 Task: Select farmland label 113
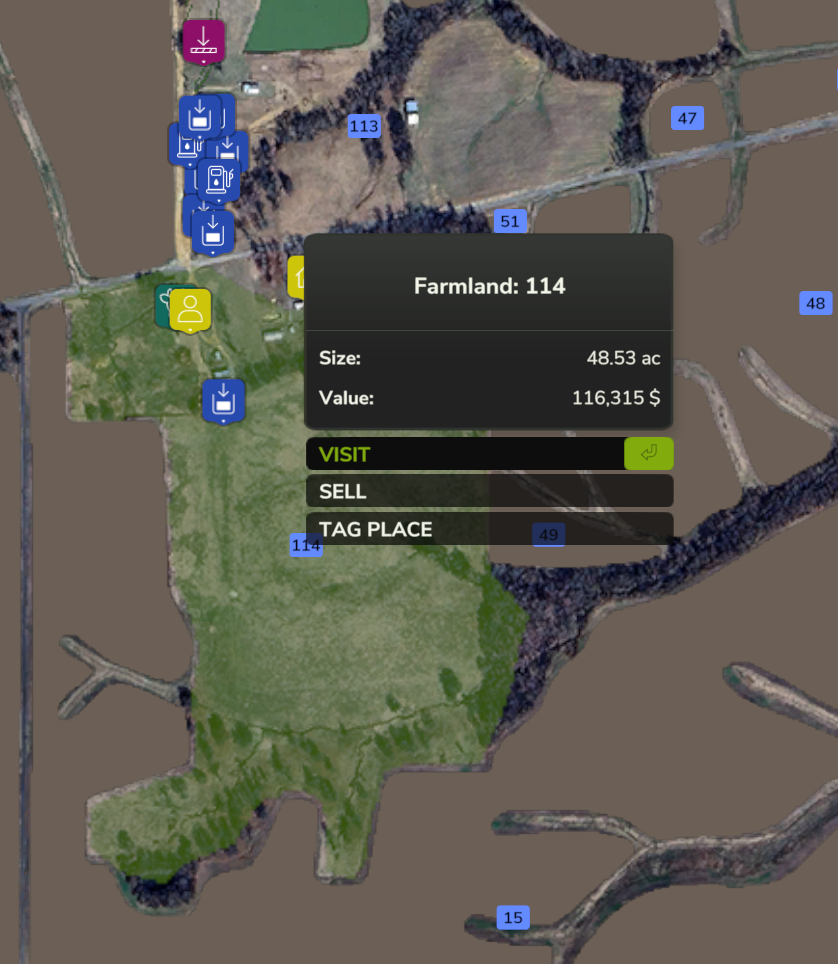[364, 126]
